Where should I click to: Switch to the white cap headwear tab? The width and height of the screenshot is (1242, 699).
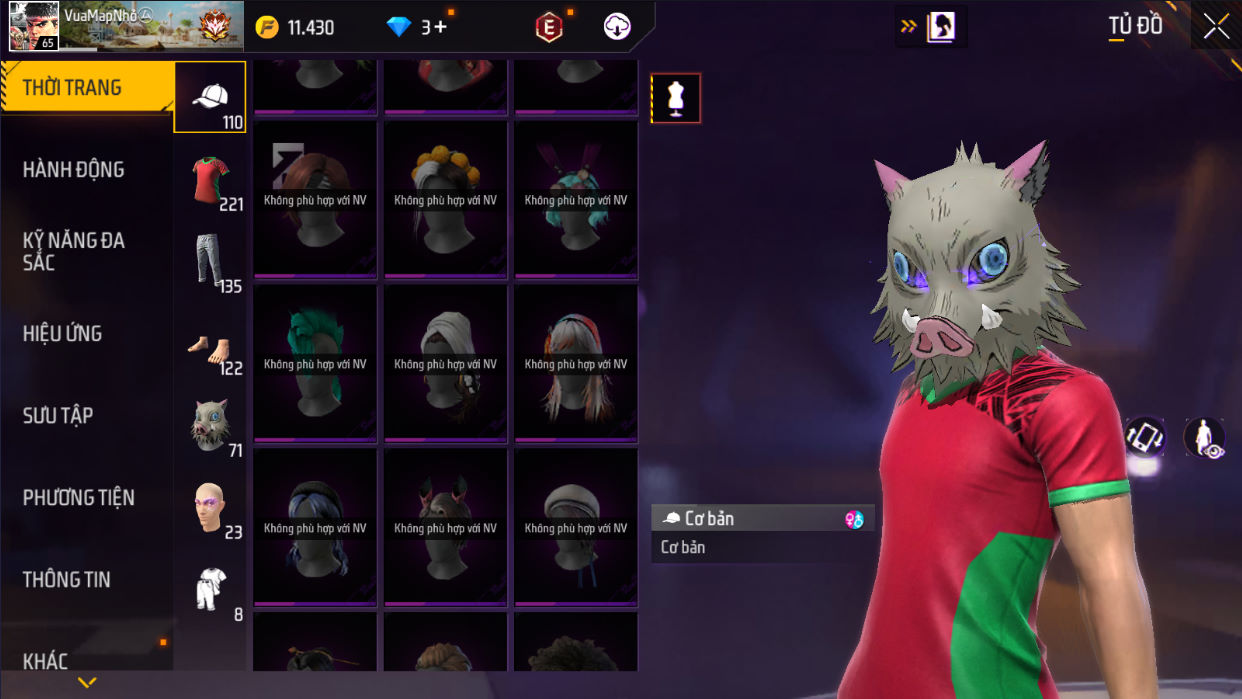(x=210, y=97)
